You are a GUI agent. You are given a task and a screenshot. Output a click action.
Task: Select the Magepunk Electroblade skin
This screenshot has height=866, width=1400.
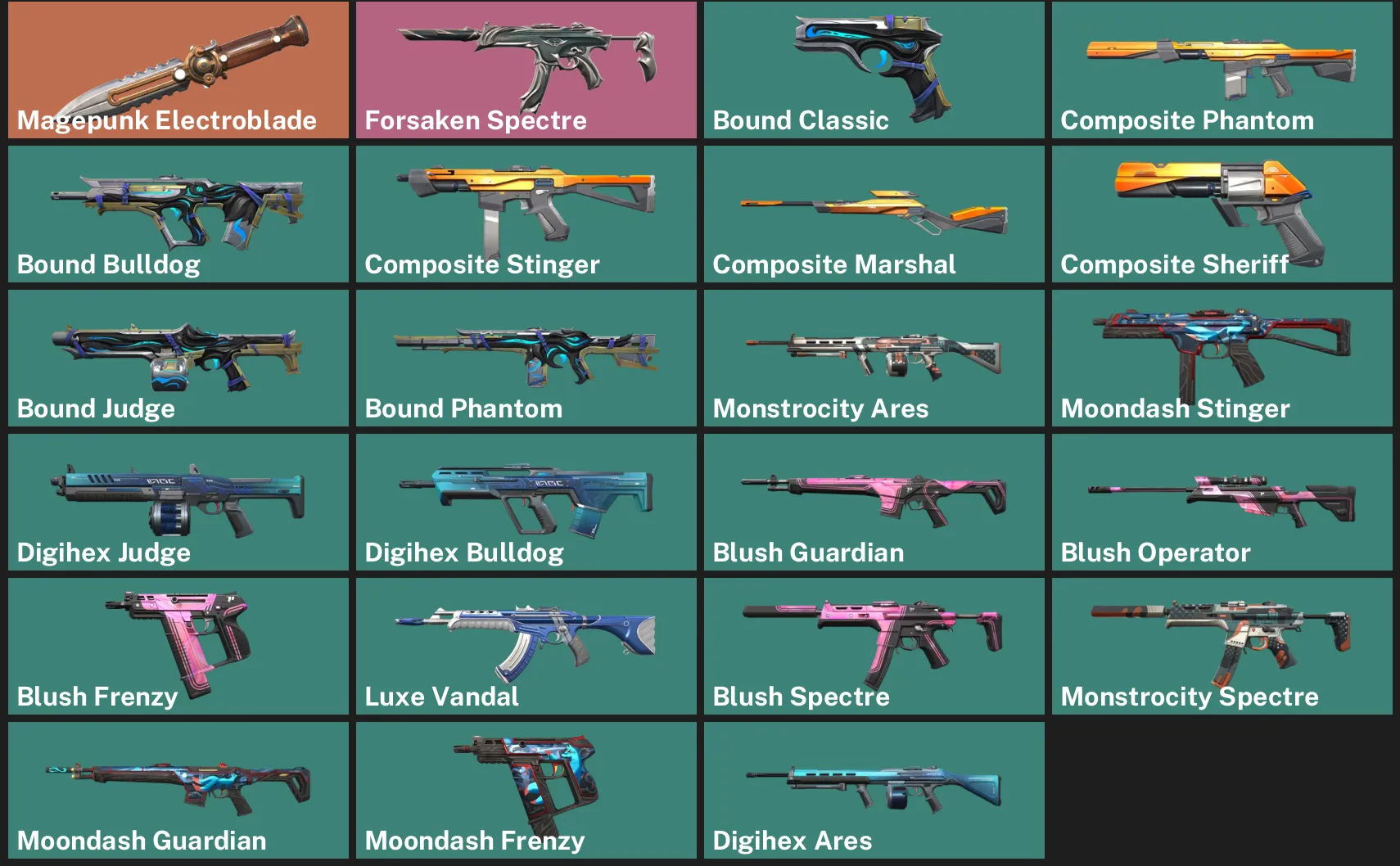click(x=177, y=70)
